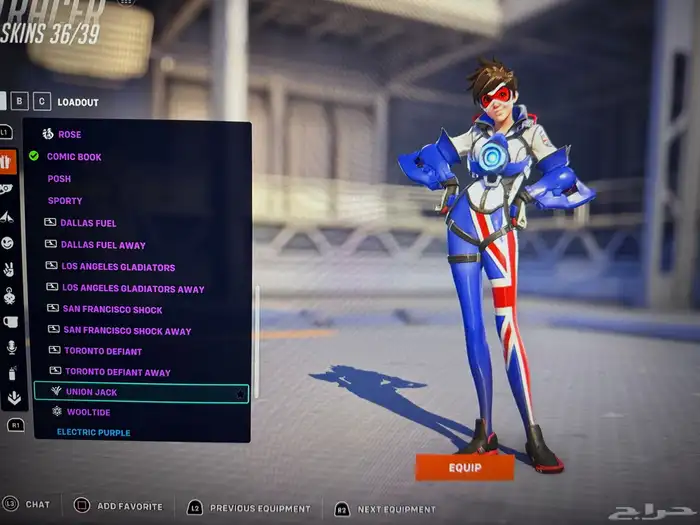Screen dimensions: 700x525
Task: Pick the Sporty skin
Action: (65, 201)
